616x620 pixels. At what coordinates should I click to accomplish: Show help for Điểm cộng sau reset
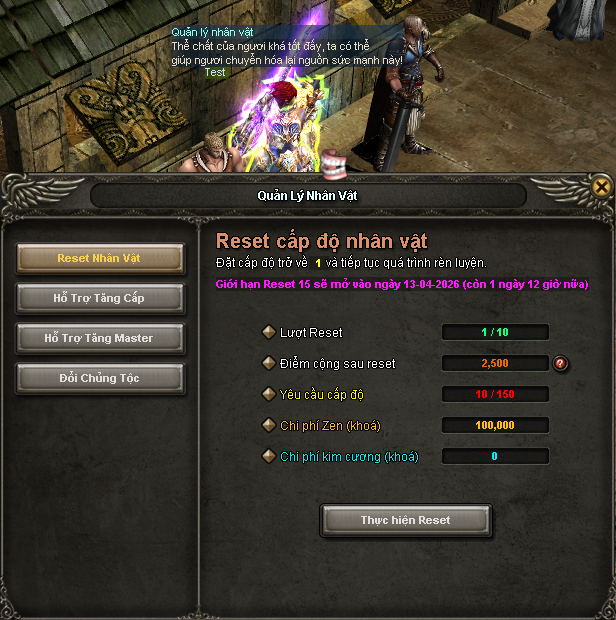(561, 363)
